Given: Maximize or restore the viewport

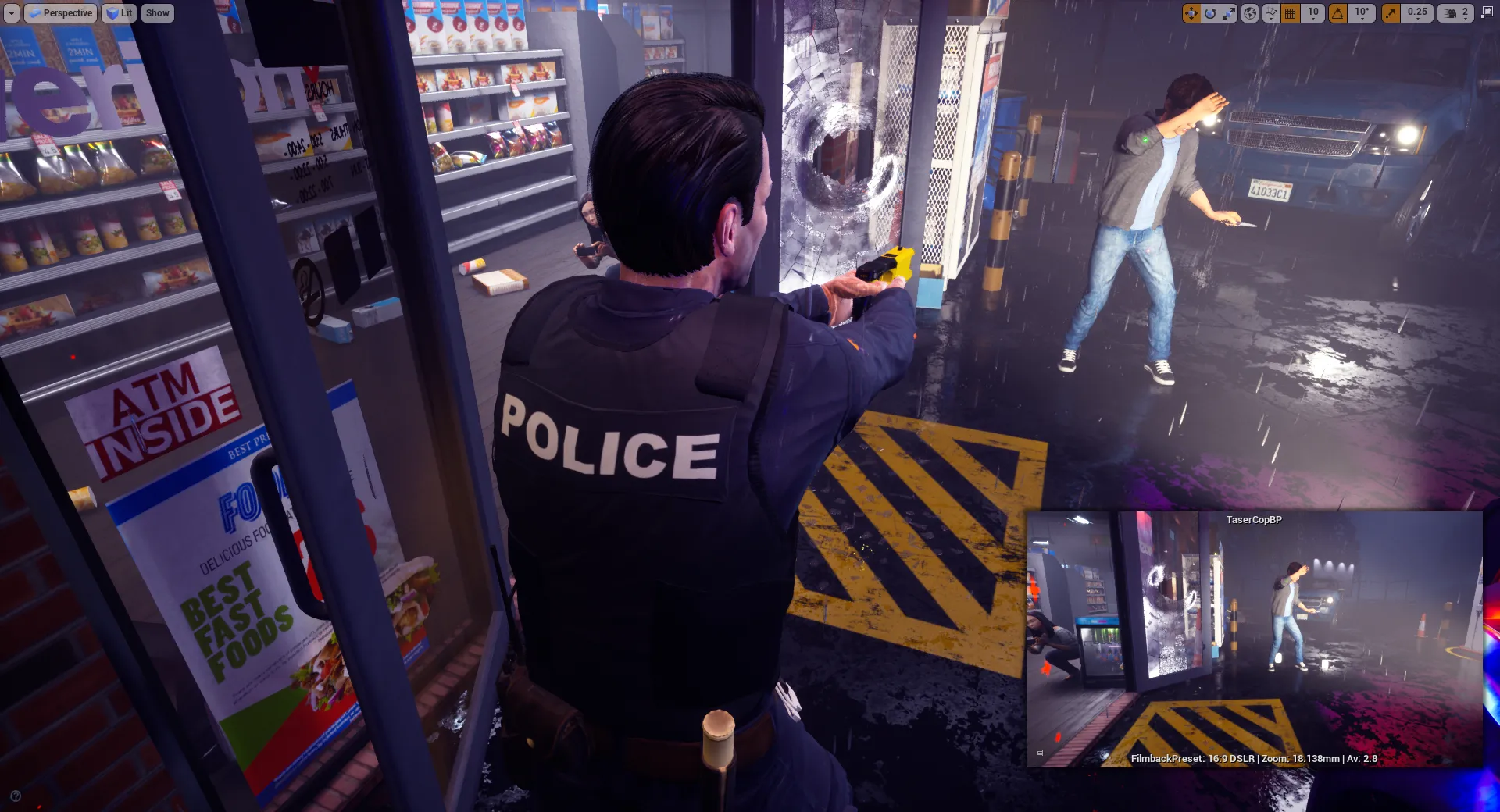Looking at the screenshot, I should [x=1487, y=13].
